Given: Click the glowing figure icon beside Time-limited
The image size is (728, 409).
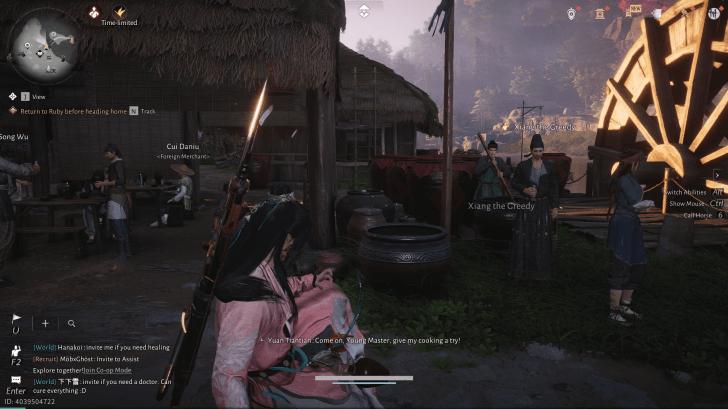Looking at the screenshot, I should pos(95,13).
